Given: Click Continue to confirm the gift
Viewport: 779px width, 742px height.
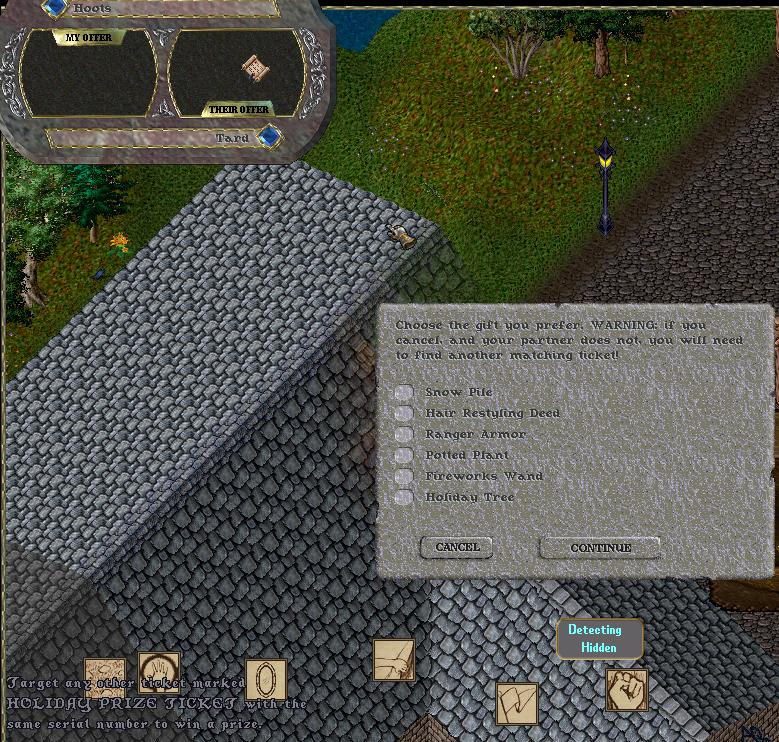Looking at the screenshot, I should tap(600, 548).
